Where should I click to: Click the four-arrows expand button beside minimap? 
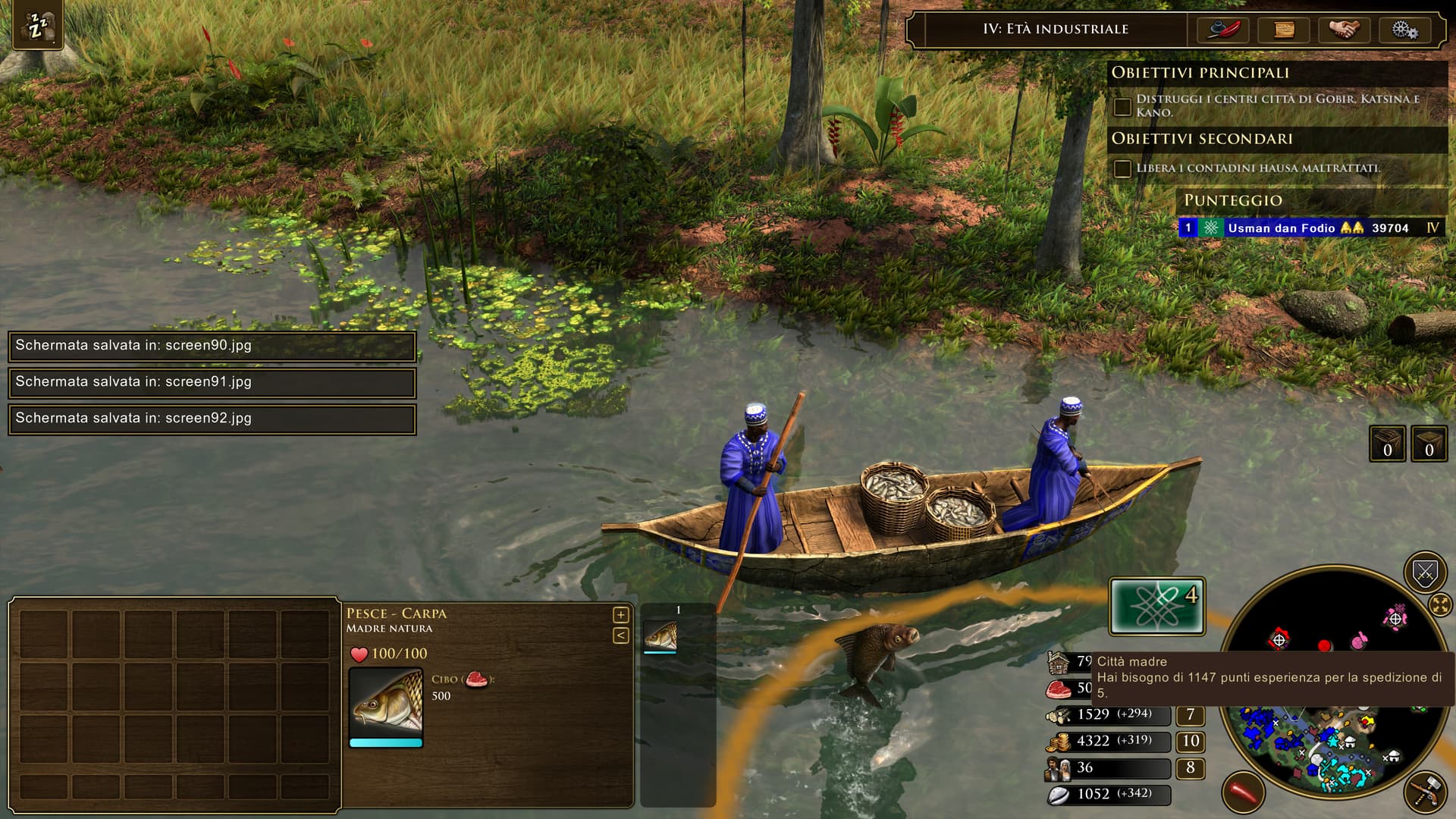coord(1439,605)
